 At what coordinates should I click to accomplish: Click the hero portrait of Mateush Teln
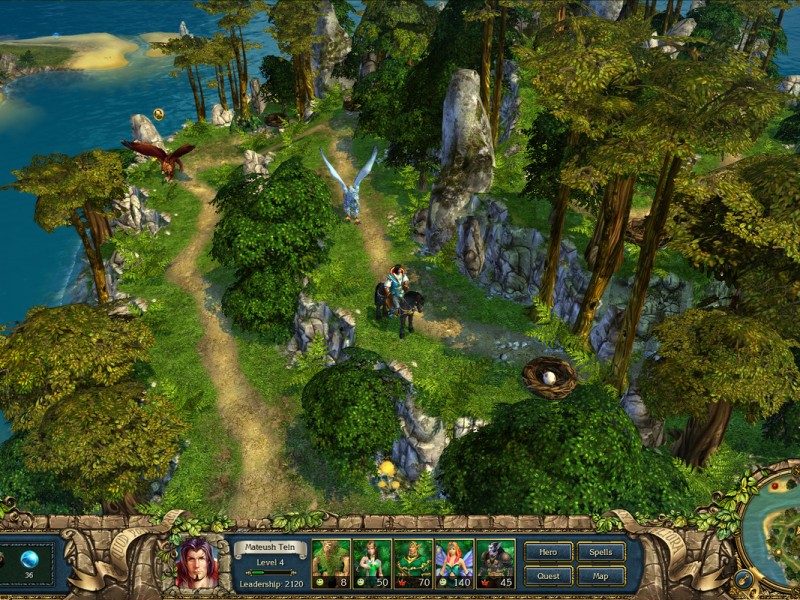click(x=197, y=563)
